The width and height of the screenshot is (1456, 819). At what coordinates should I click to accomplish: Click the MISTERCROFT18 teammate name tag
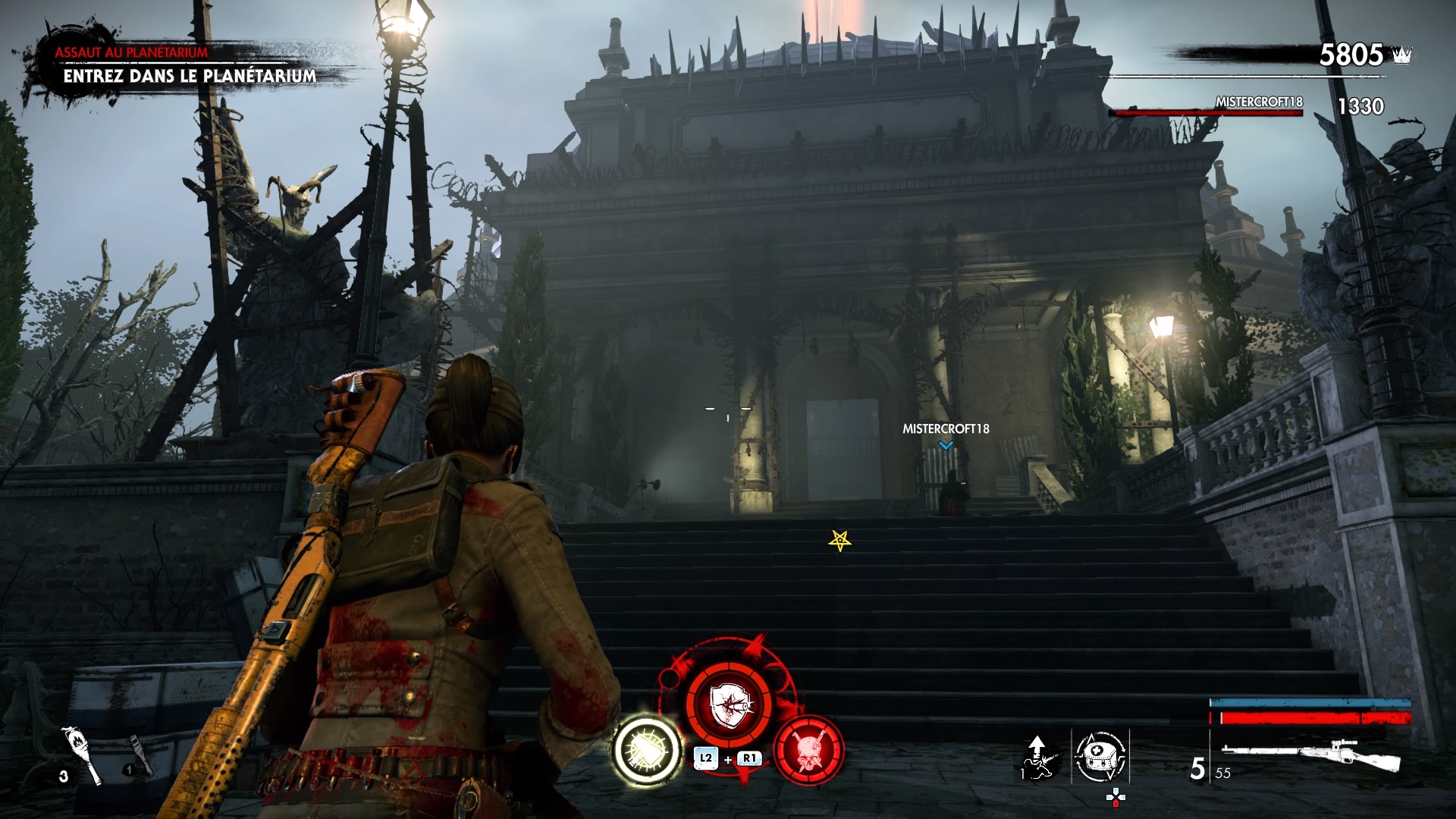[946, 428]
